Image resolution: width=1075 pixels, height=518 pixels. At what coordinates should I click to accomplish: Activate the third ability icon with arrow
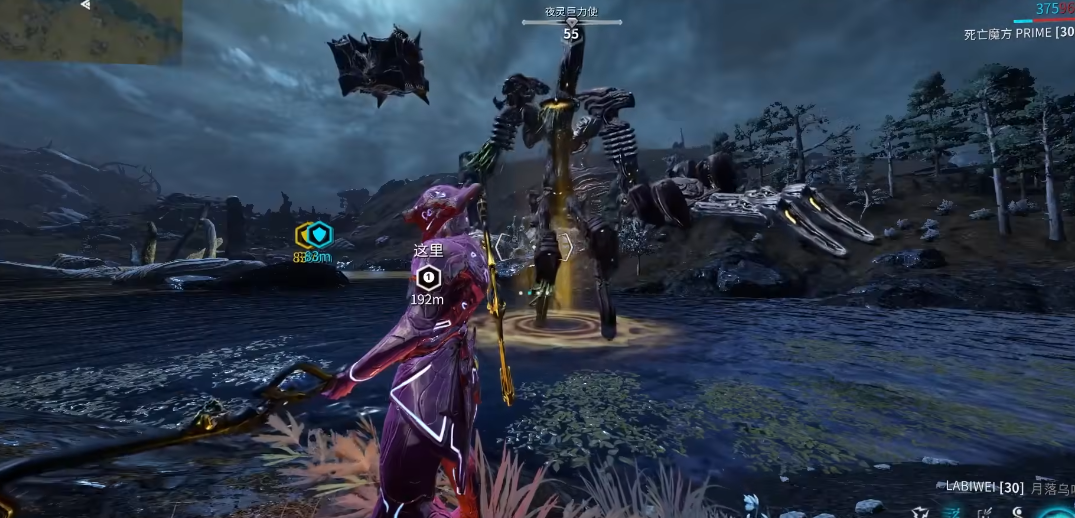(985, 512)
